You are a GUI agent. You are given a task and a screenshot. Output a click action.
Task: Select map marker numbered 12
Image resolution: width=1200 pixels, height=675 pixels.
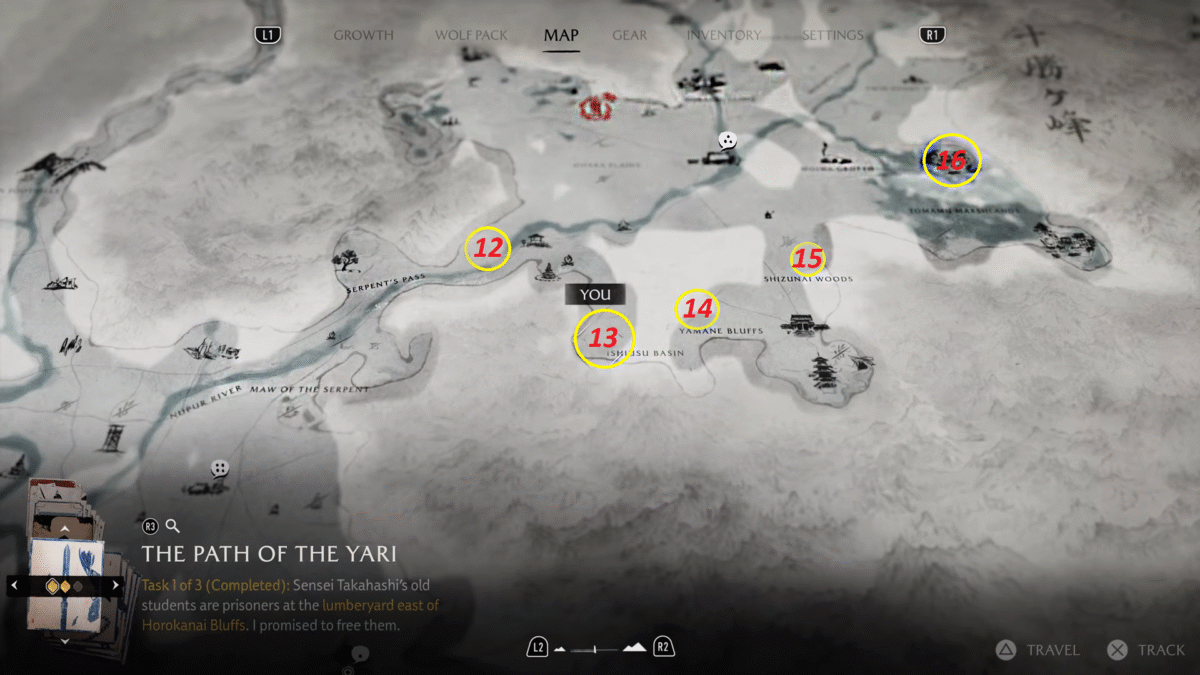(x=488, y=248)
